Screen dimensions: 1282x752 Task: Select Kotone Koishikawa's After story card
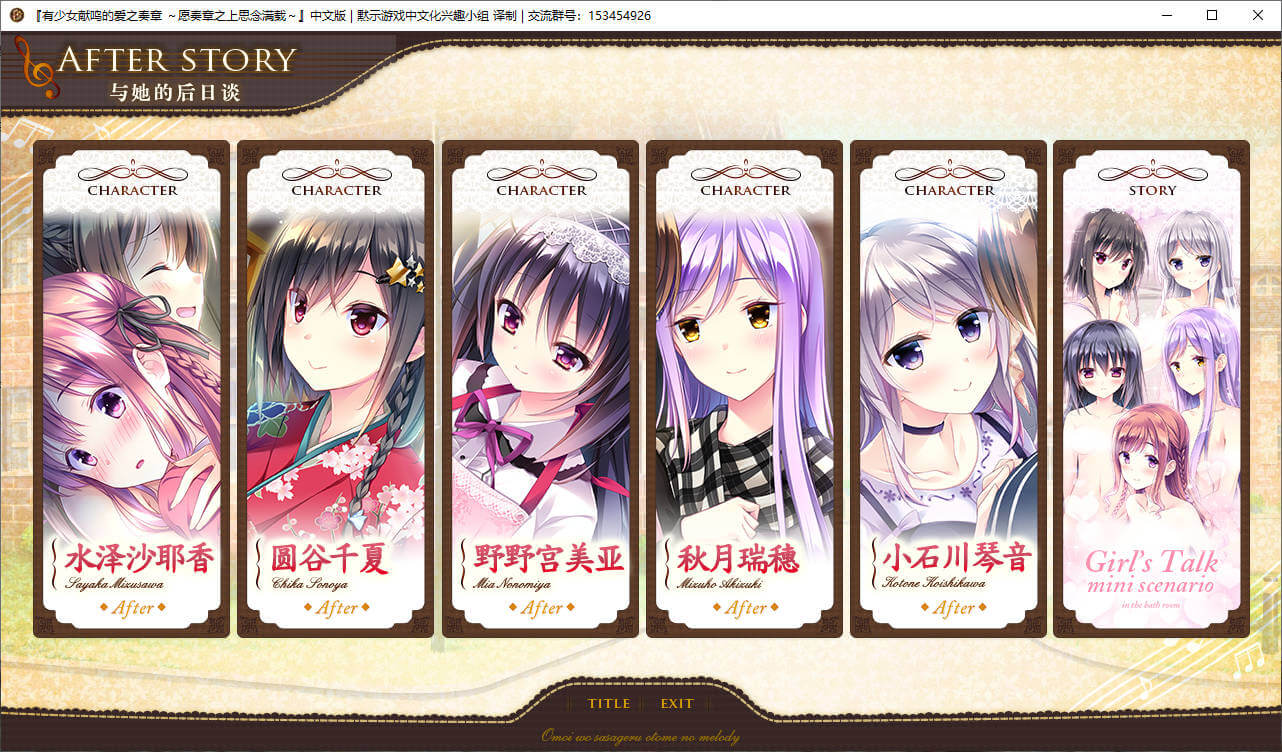pyautogui.click(x=949, y=390)
